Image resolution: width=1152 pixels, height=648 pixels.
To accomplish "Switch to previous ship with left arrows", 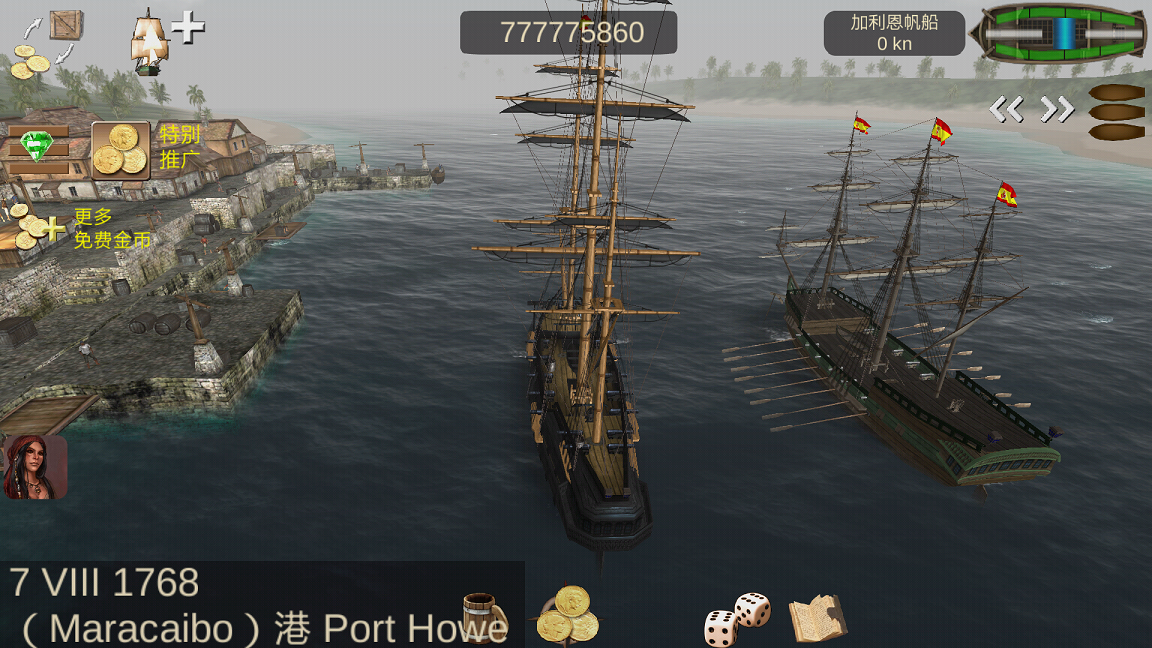I will tap(1006, 109).
